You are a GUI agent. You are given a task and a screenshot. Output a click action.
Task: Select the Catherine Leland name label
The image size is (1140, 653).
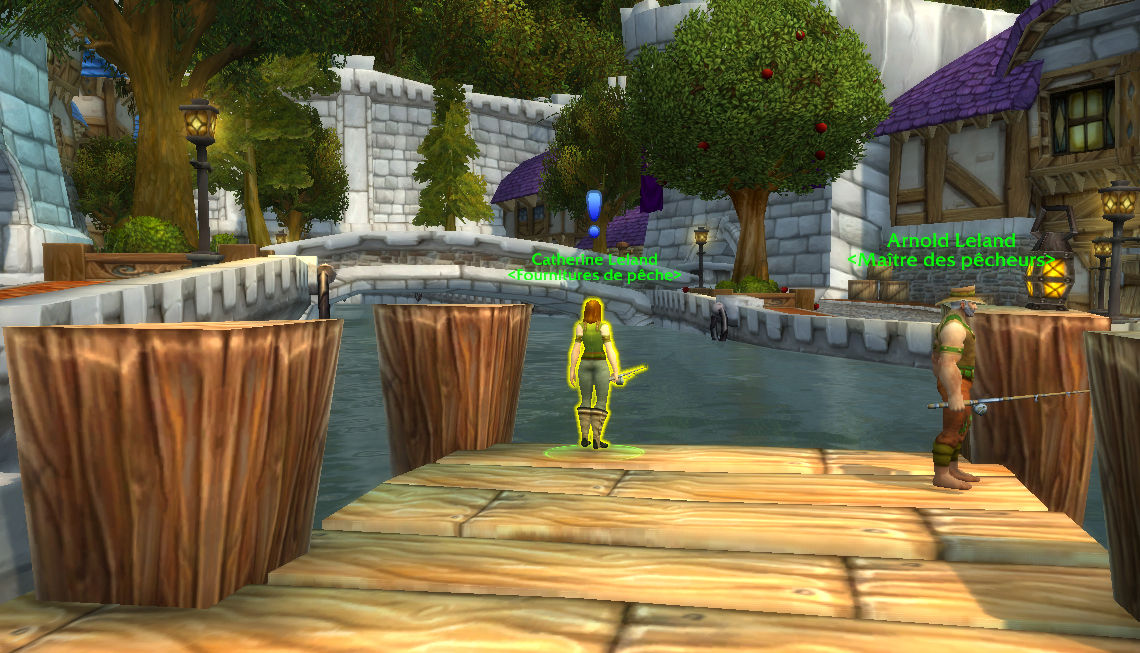click(594, 260)
